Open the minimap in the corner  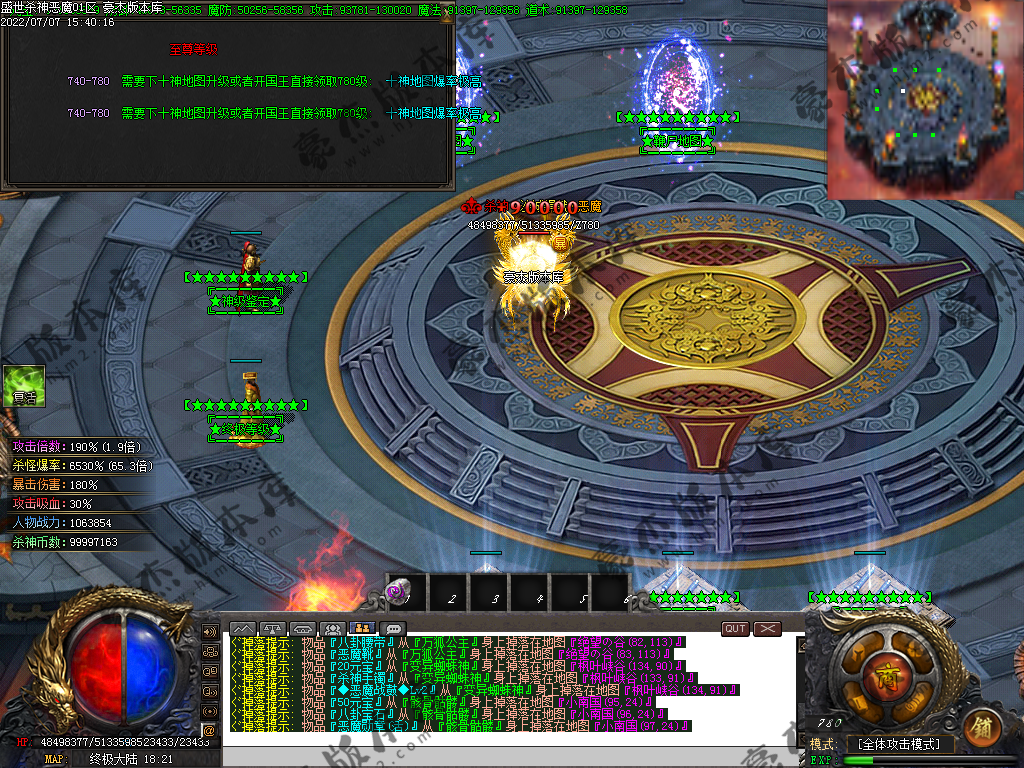924,99
